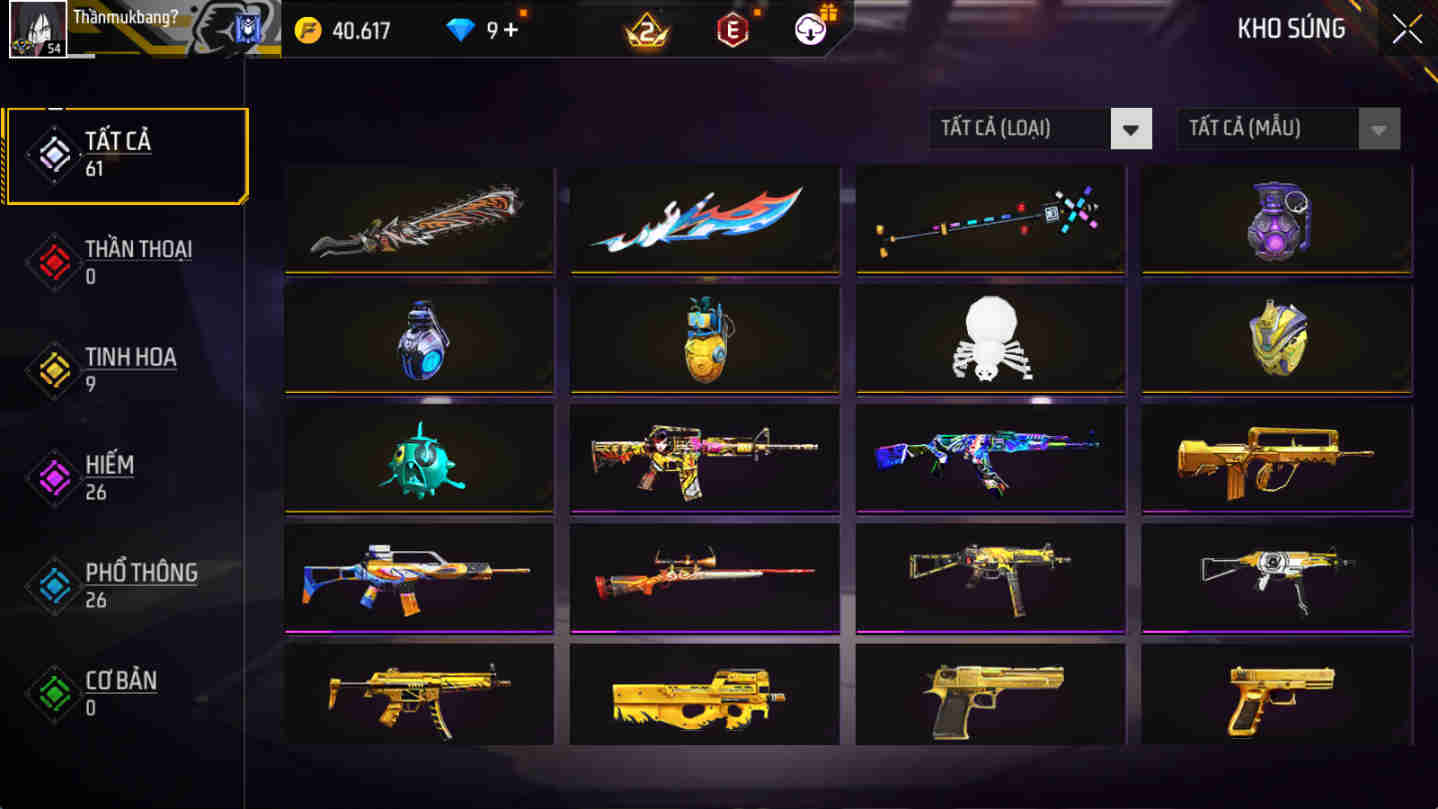This screenshot has width=1438, height=809.
Task: Select the HIẾM rarity filter
Action: click(x=123, y=477)
